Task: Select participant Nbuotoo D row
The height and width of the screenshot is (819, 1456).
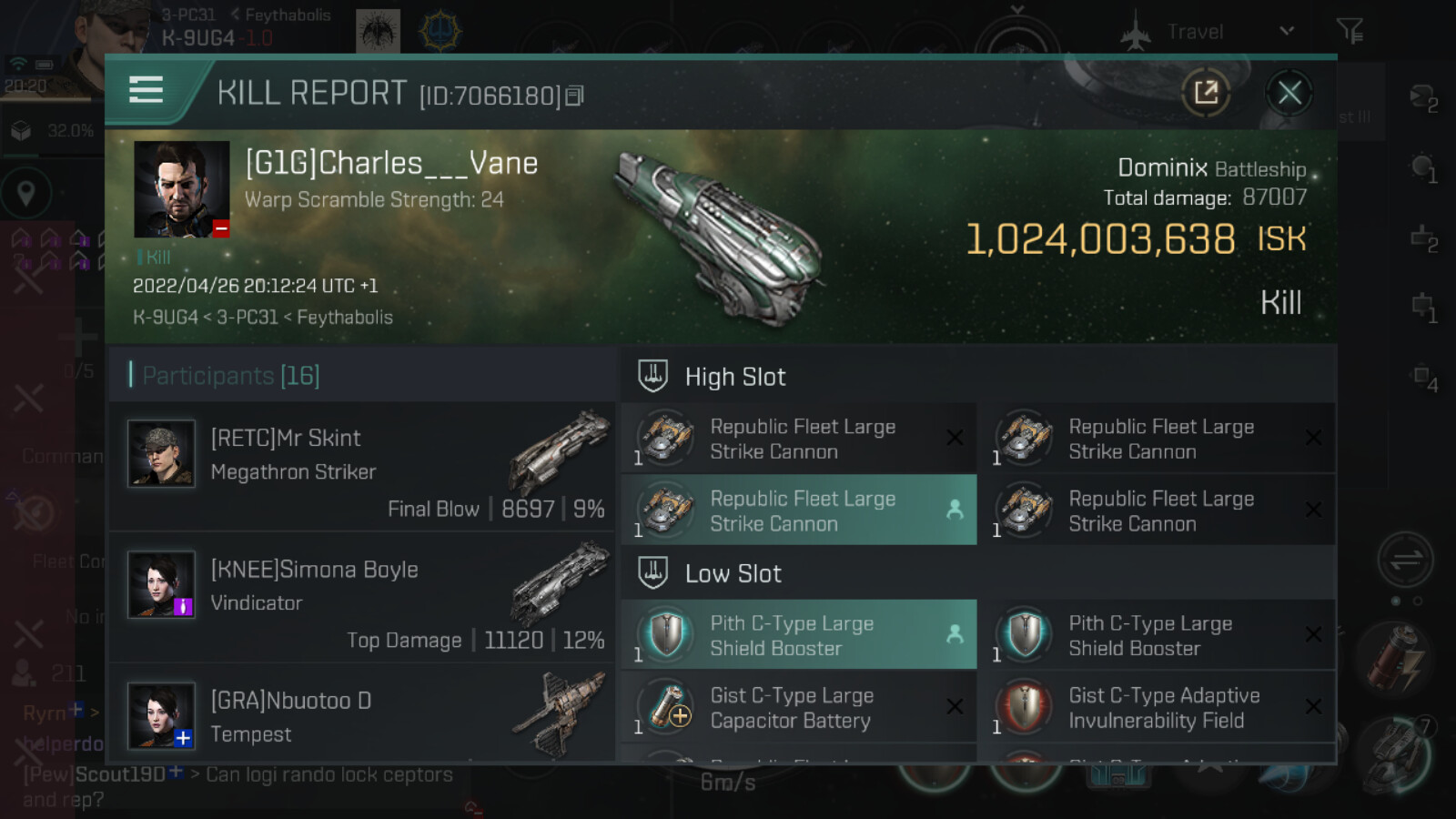Action: tap(362, 715)
